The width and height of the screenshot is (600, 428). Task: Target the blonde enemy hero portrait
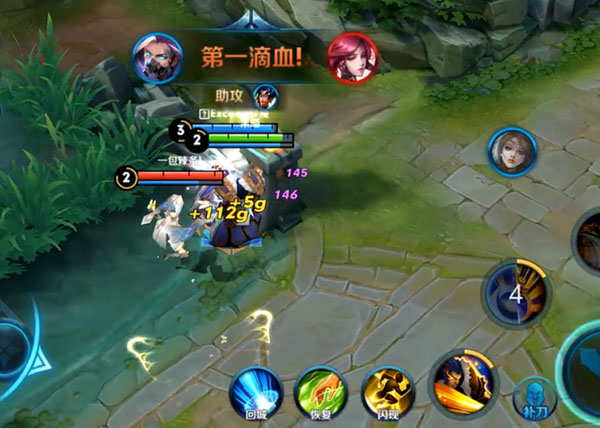point(513,151)
